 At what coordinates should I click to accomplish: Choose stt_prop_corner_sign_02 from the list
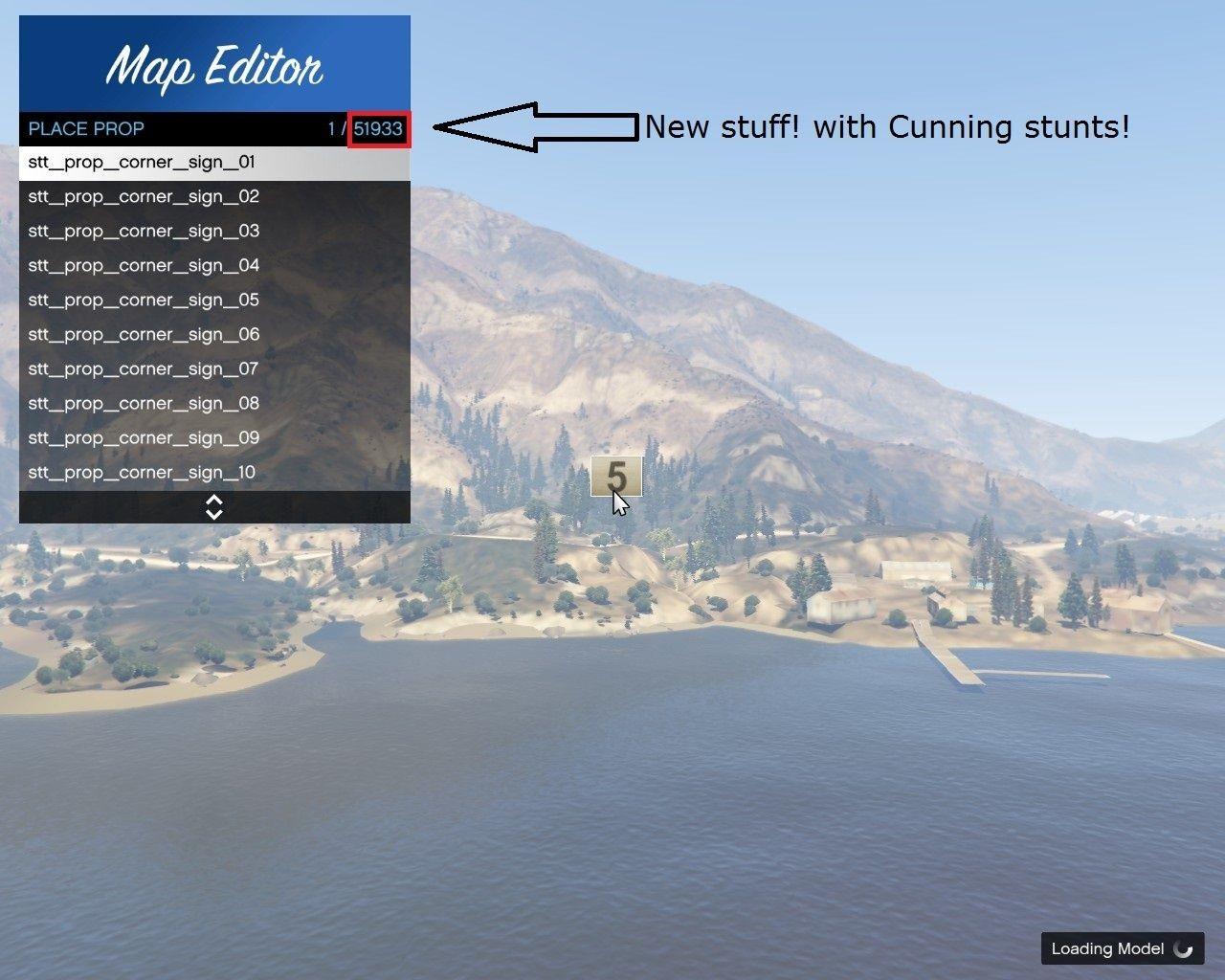point(214,197)
